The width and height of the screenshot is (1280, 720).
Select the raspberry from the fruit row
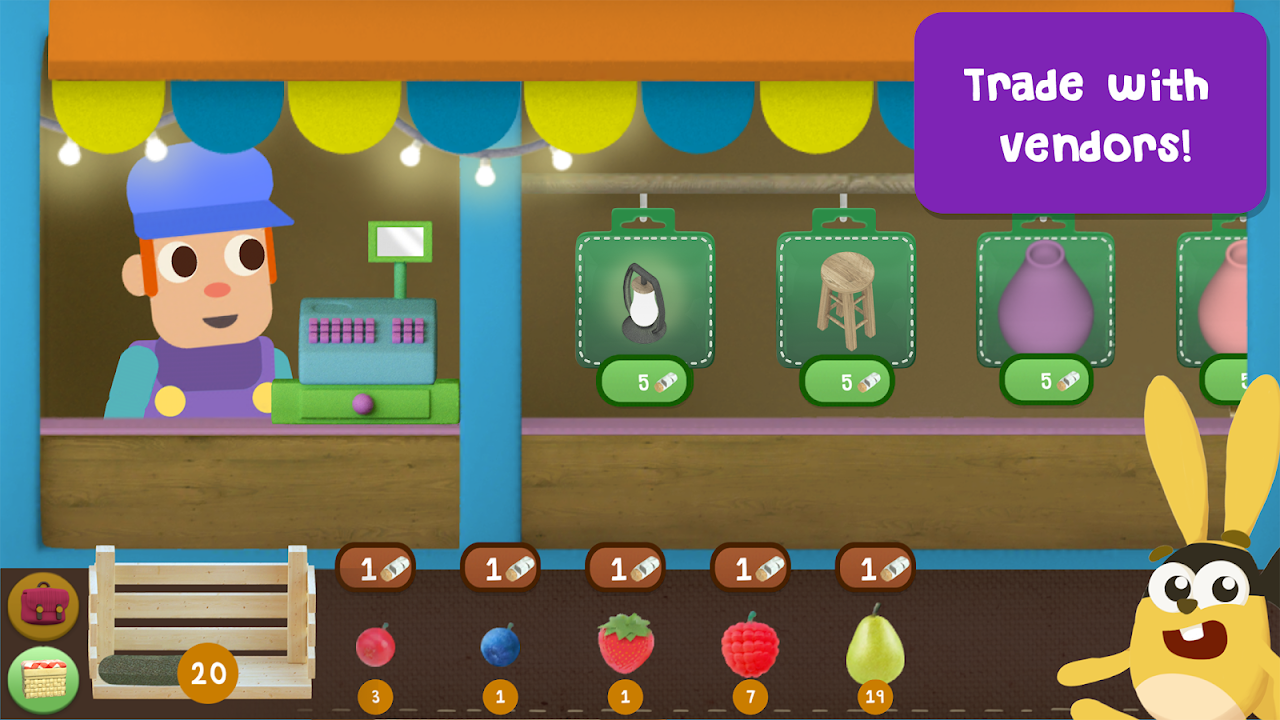click(750, 645)
